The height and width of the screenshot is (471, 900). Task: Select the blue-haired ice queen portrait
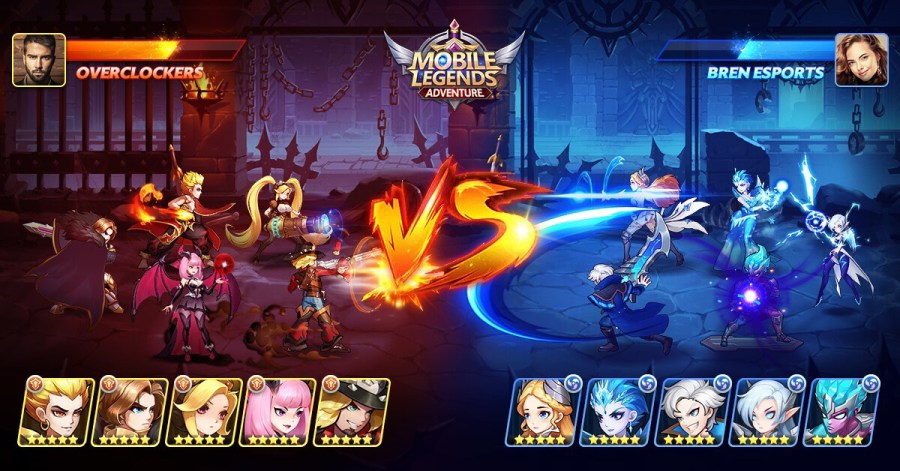click(x=620, y=411)
